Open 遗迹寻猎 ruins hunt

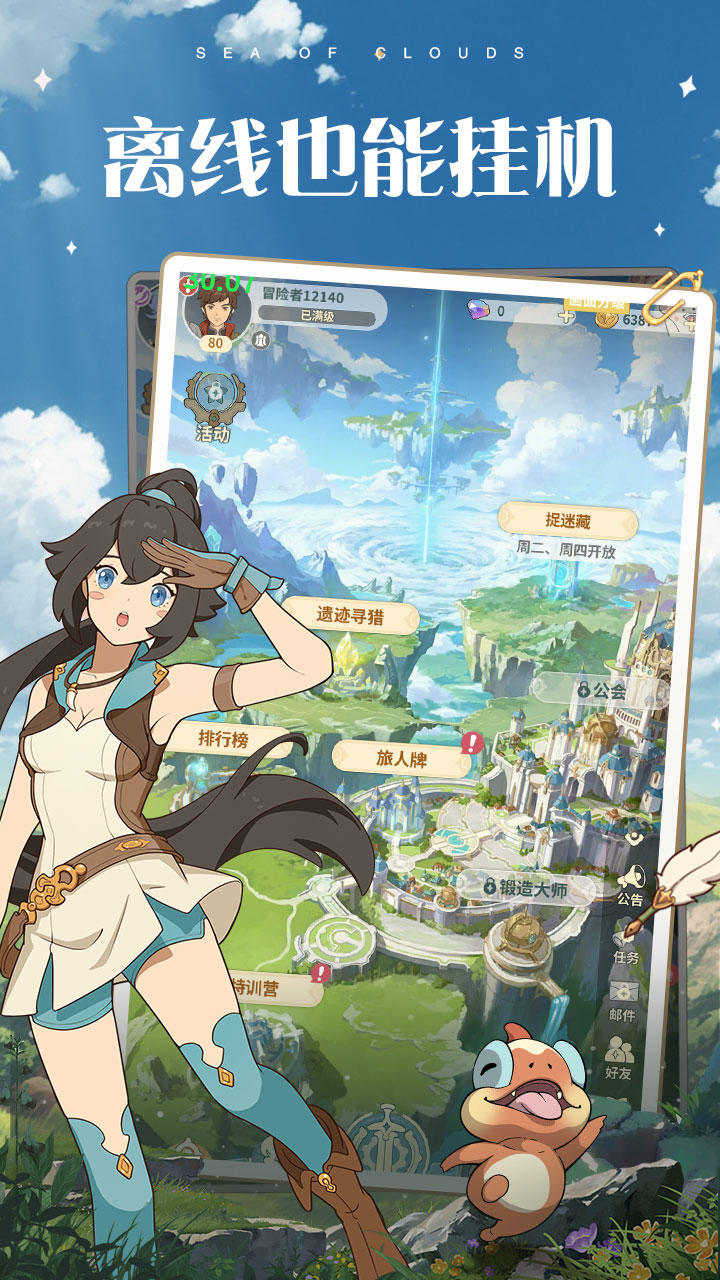tap(351, 615)
